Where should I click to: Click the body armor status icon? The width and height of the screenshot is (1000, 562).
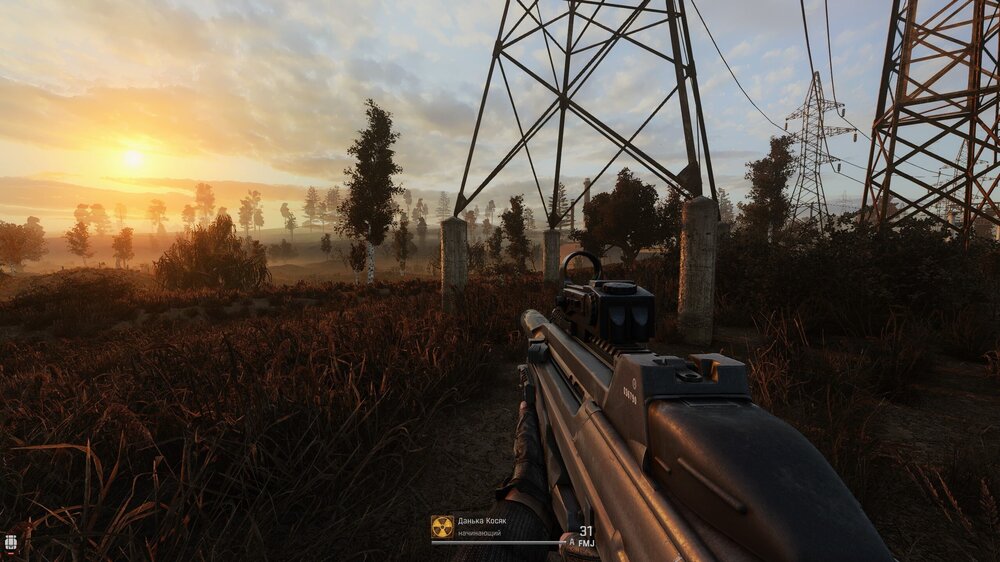point(11,542)
